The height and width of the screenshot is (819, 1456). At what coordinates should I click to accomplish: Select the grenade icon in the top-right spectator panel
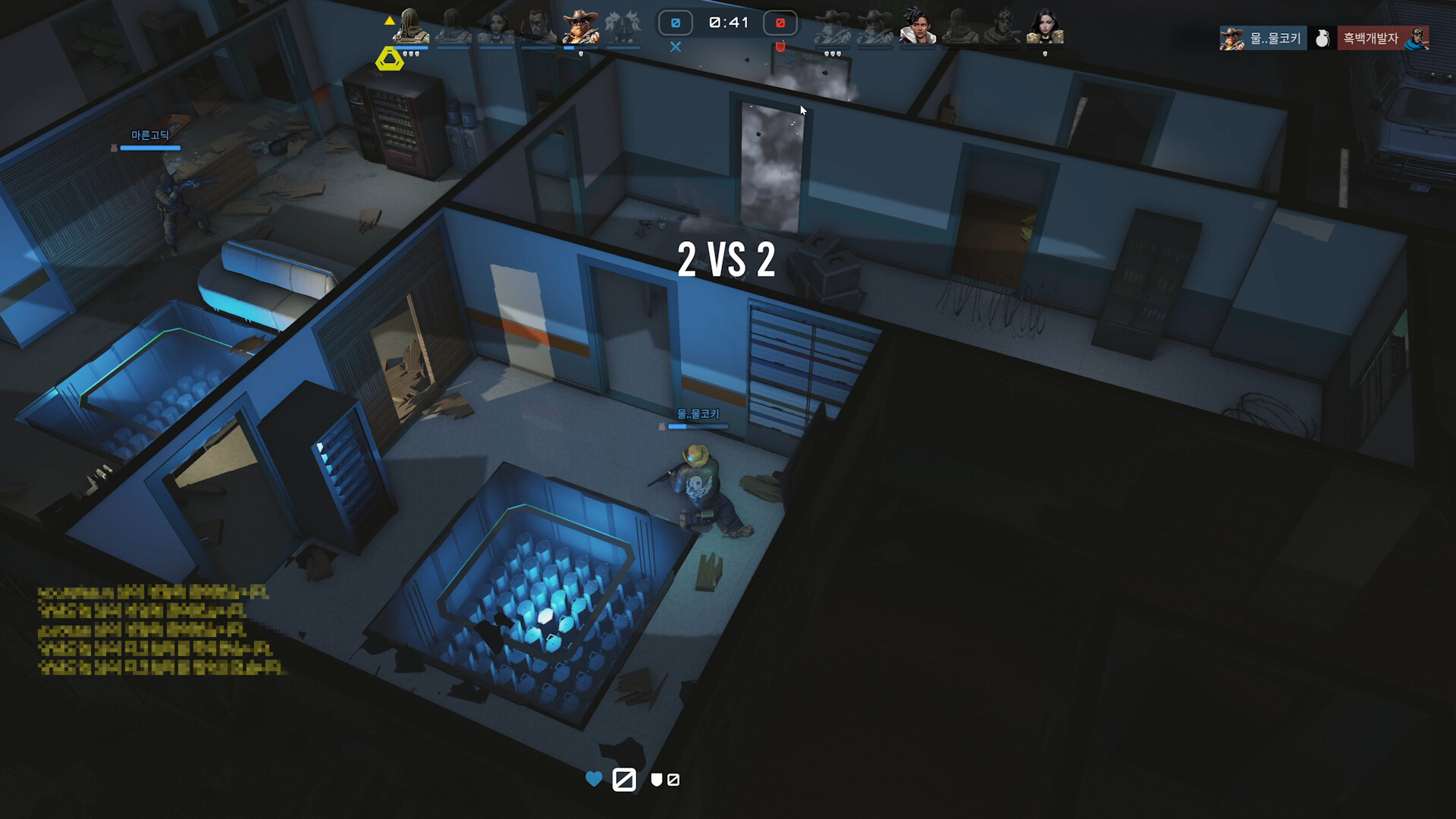(x=1323, y=38)
